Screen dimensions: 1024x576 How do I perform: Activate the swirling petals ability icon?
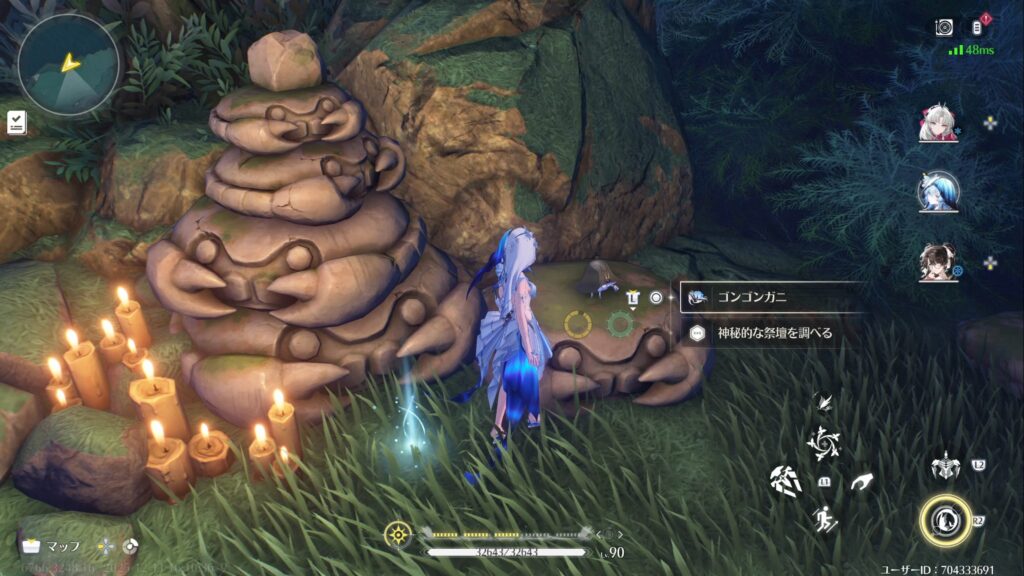tap(826, 441)
